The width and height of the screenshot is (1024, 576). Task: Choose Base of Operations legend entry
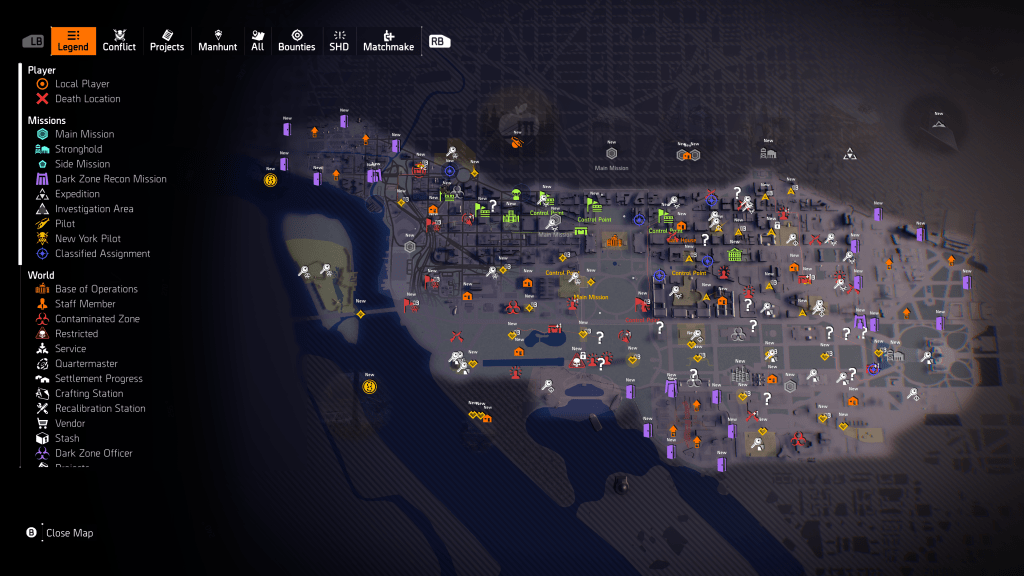tap(96, 289)
